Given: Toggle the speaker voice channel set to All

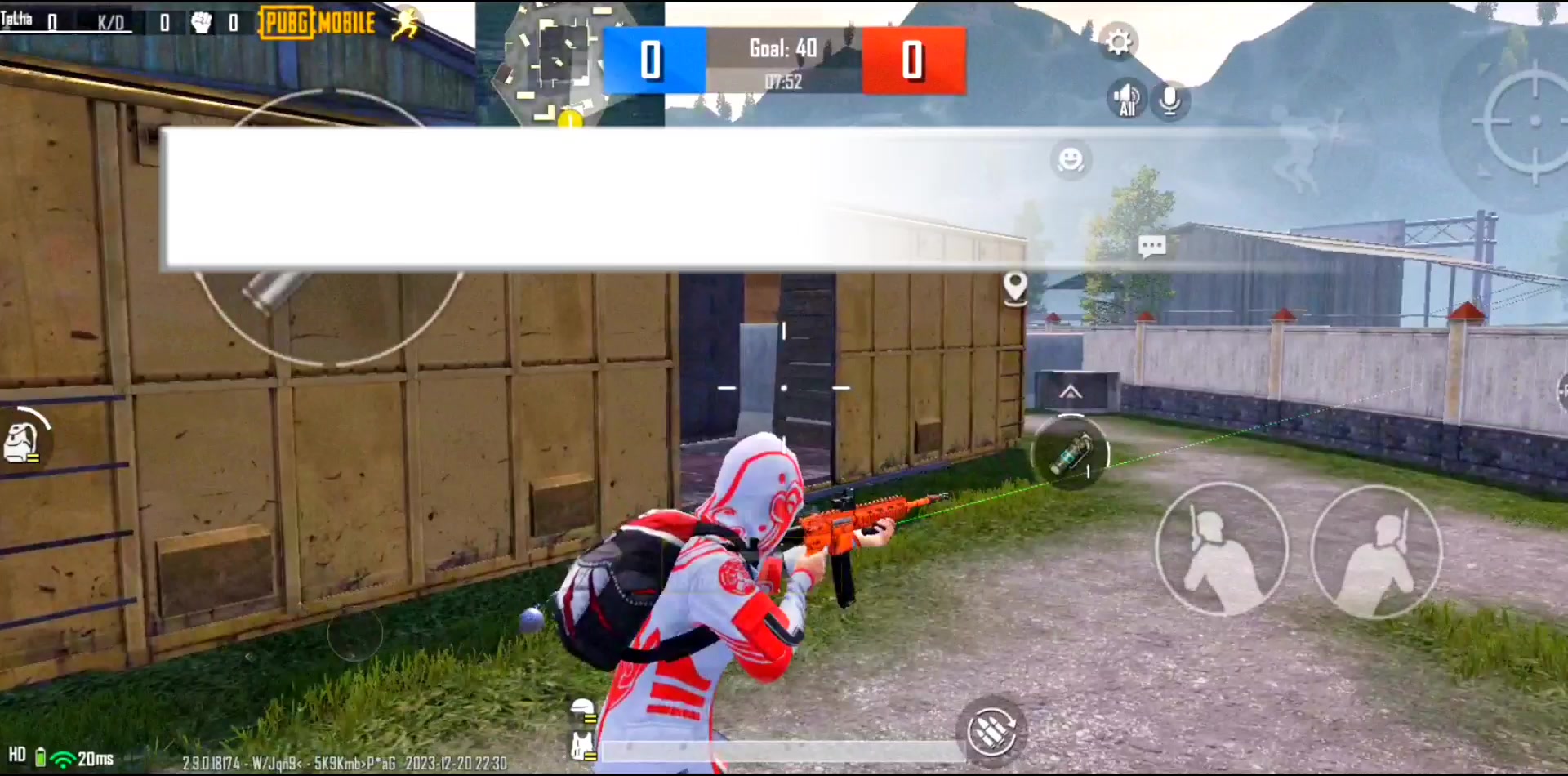Looking at the screenshot, I should point(1127,100).
